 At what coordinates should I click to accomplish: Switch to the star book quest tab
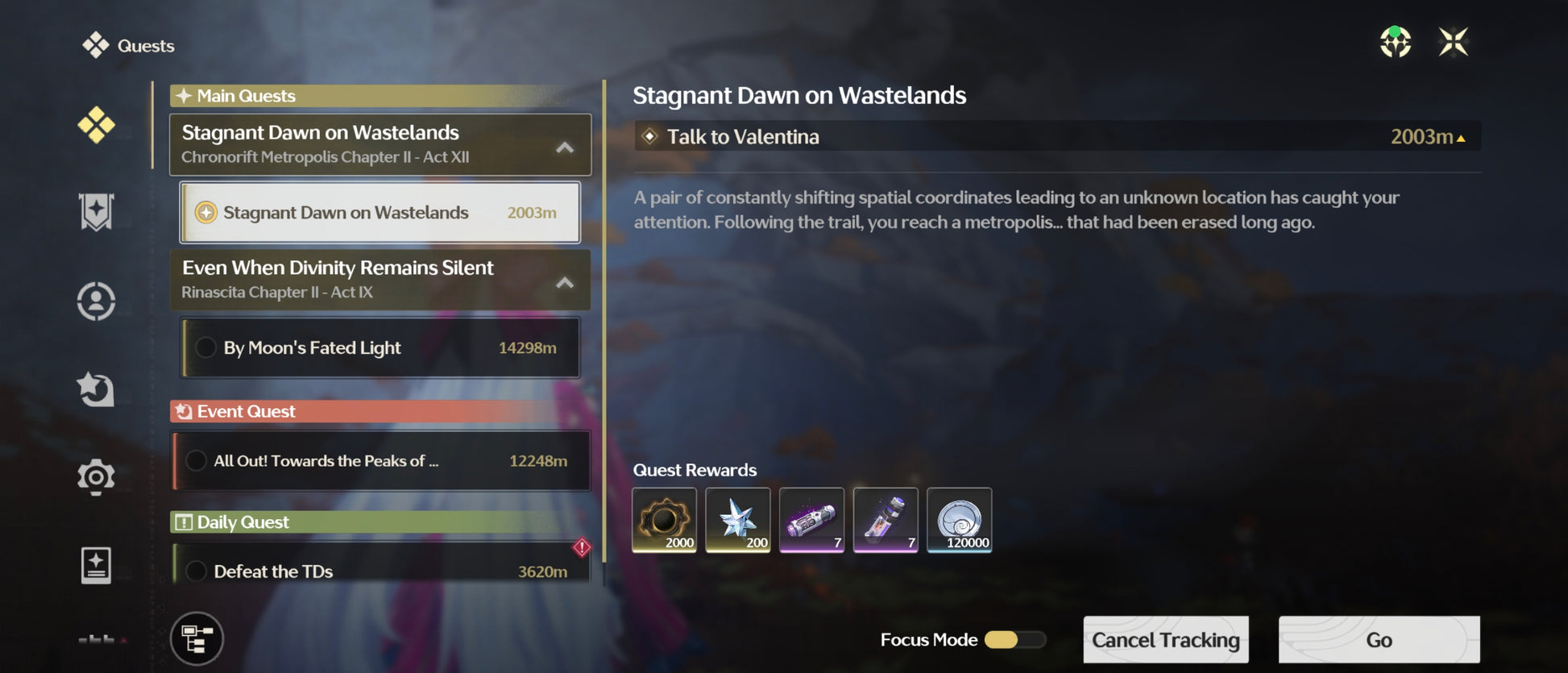96,565
